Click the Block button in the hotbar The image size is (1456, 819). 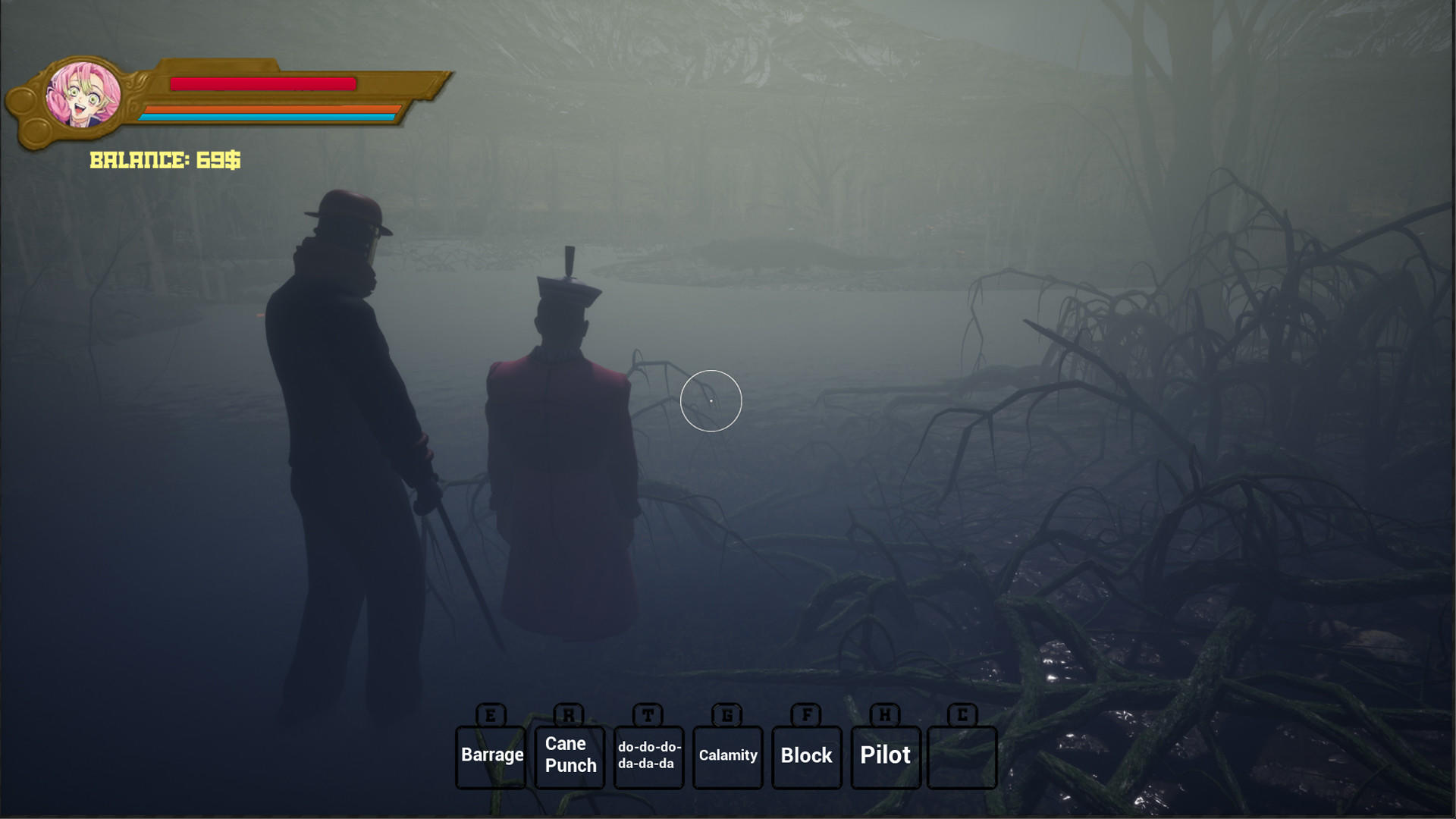coord(806,755)
